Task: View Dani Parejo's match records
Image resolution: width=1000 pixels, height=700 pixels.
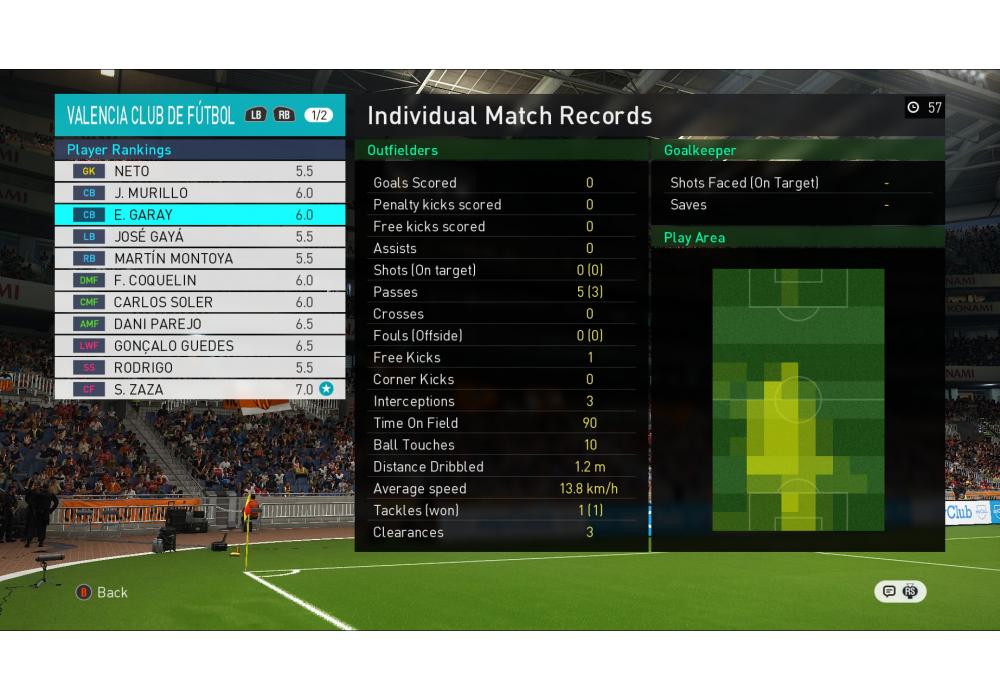Action: pyautogui.click(x=200, y=324)
